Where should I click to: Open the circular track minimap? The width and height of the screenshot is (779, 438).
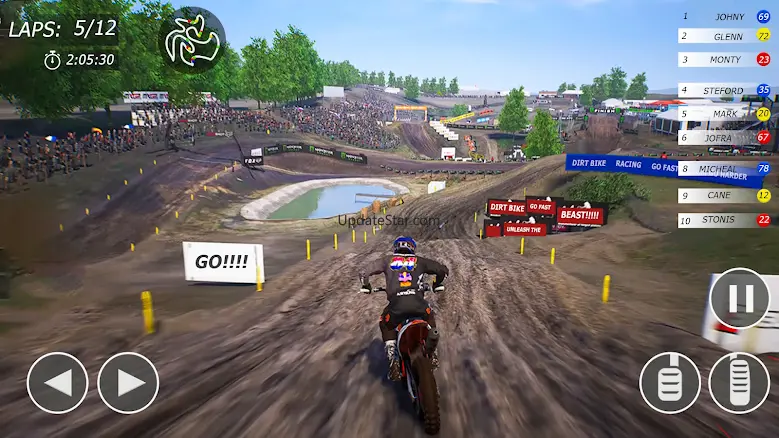pos(192,41)
